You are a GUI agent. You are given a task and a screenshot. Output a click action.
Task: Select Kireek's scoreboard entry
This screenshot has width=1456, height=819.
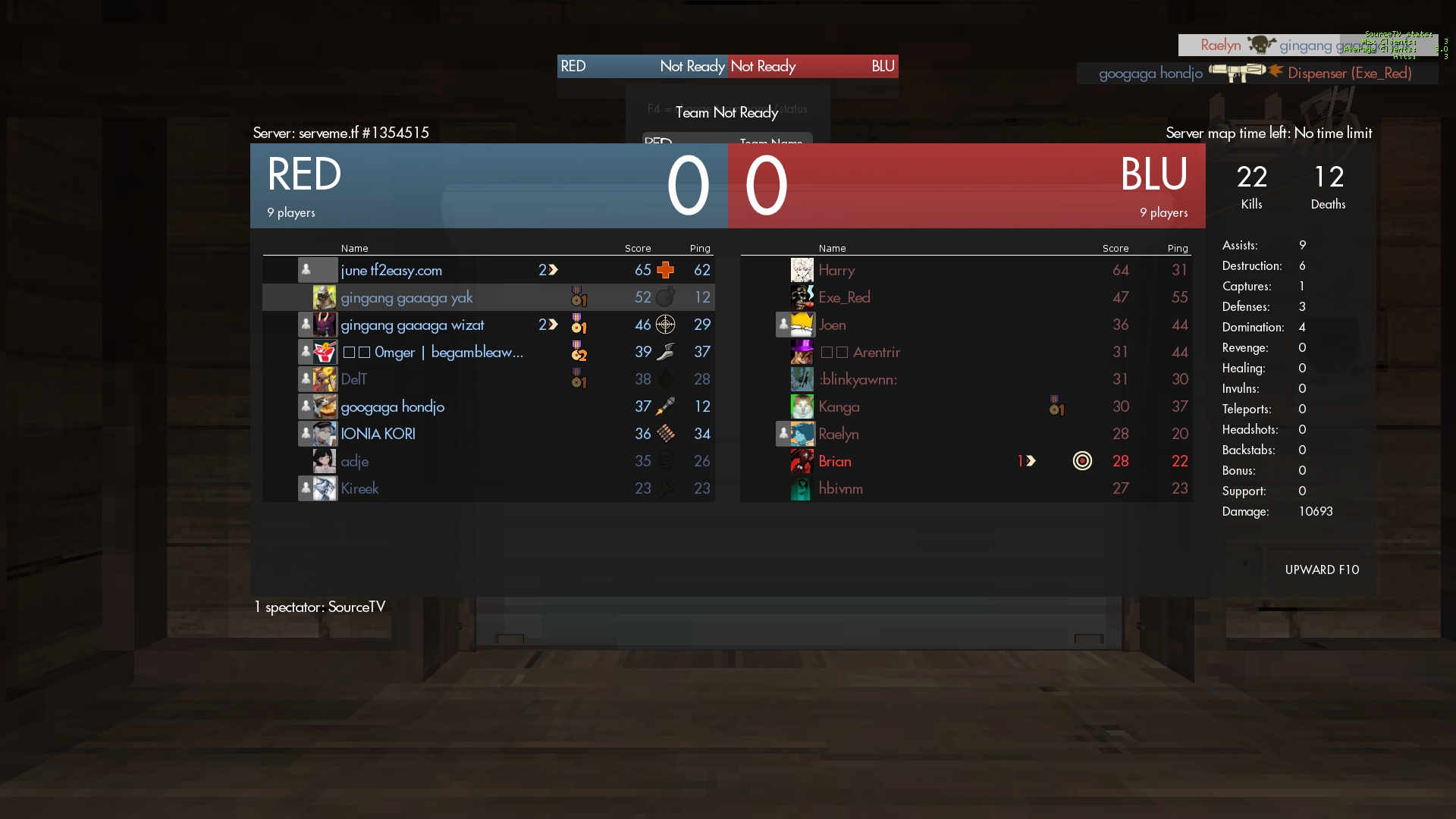(360, 488)
